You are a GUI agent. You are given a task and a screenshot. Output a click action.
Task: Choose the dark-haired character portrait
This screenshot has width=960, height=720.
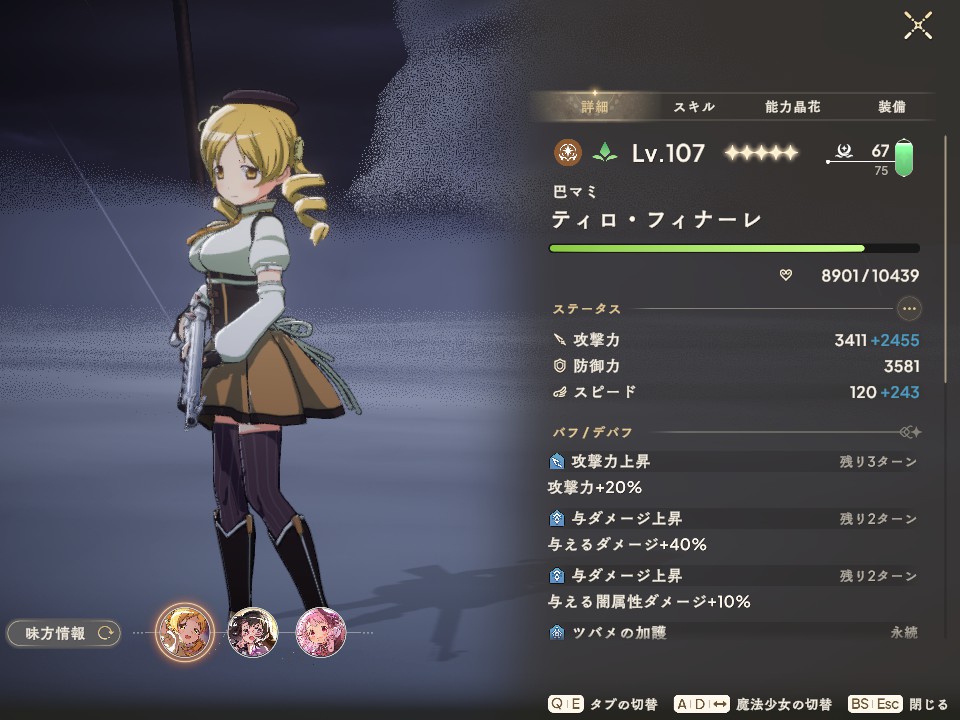tap(252, 633)
